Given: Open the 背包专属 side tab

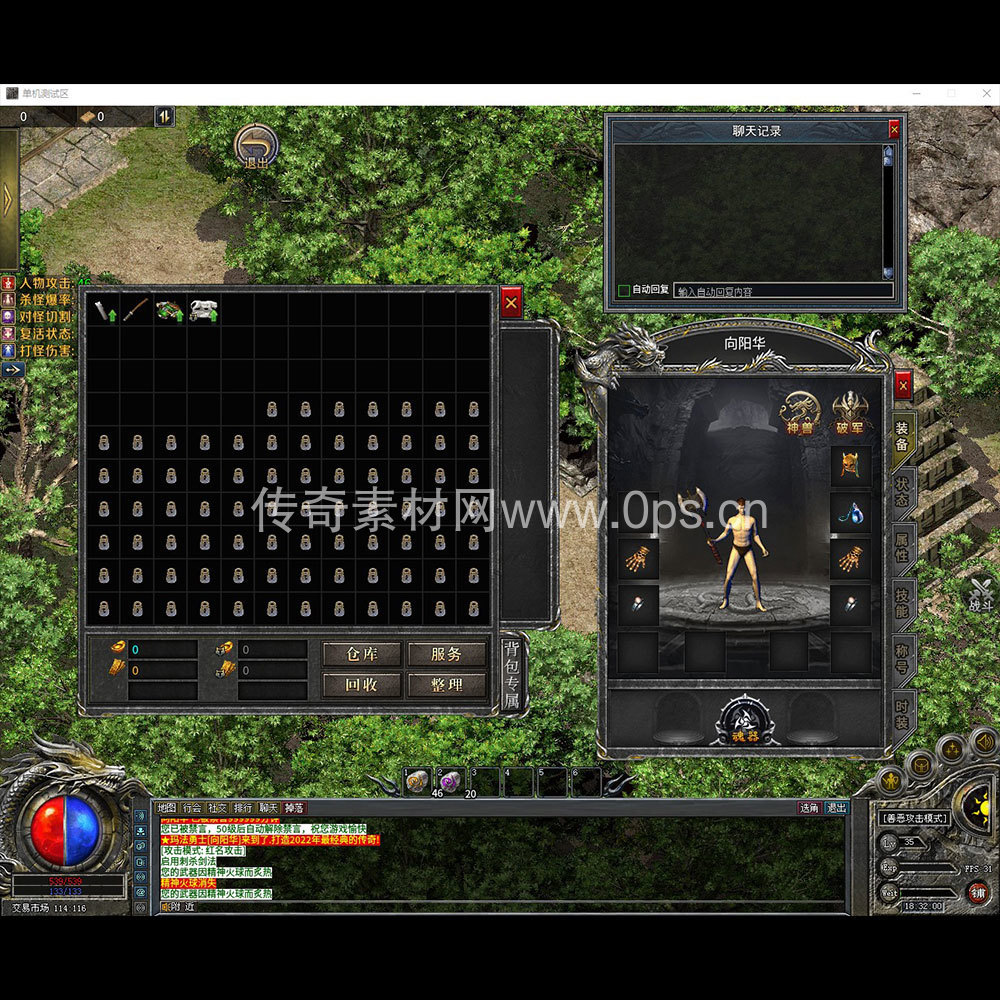Looking at the screenshot, I should [x=511, y=672].
